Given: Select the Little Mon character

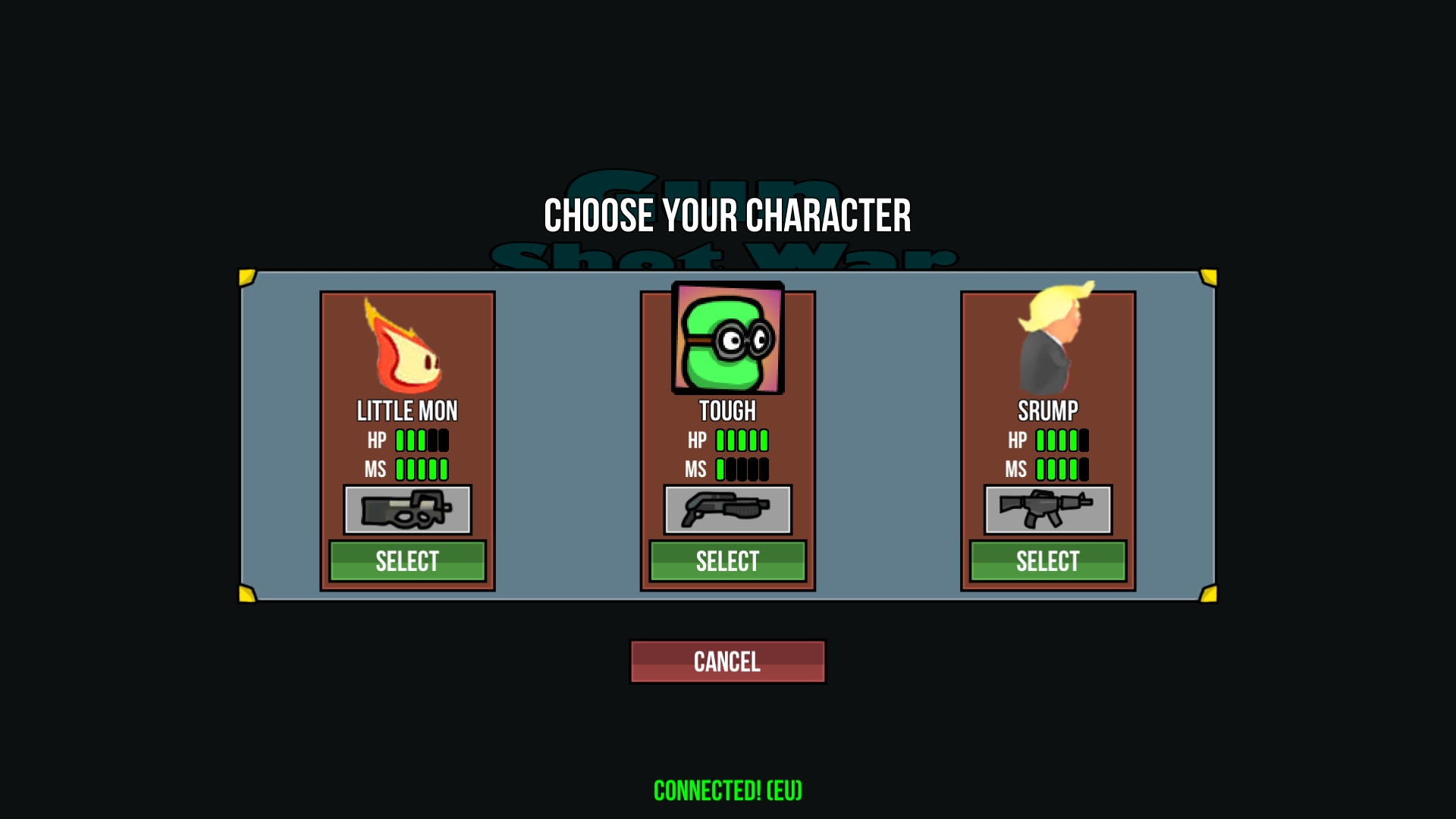Looking at the screenshot, I should click(x=407, y=561).
